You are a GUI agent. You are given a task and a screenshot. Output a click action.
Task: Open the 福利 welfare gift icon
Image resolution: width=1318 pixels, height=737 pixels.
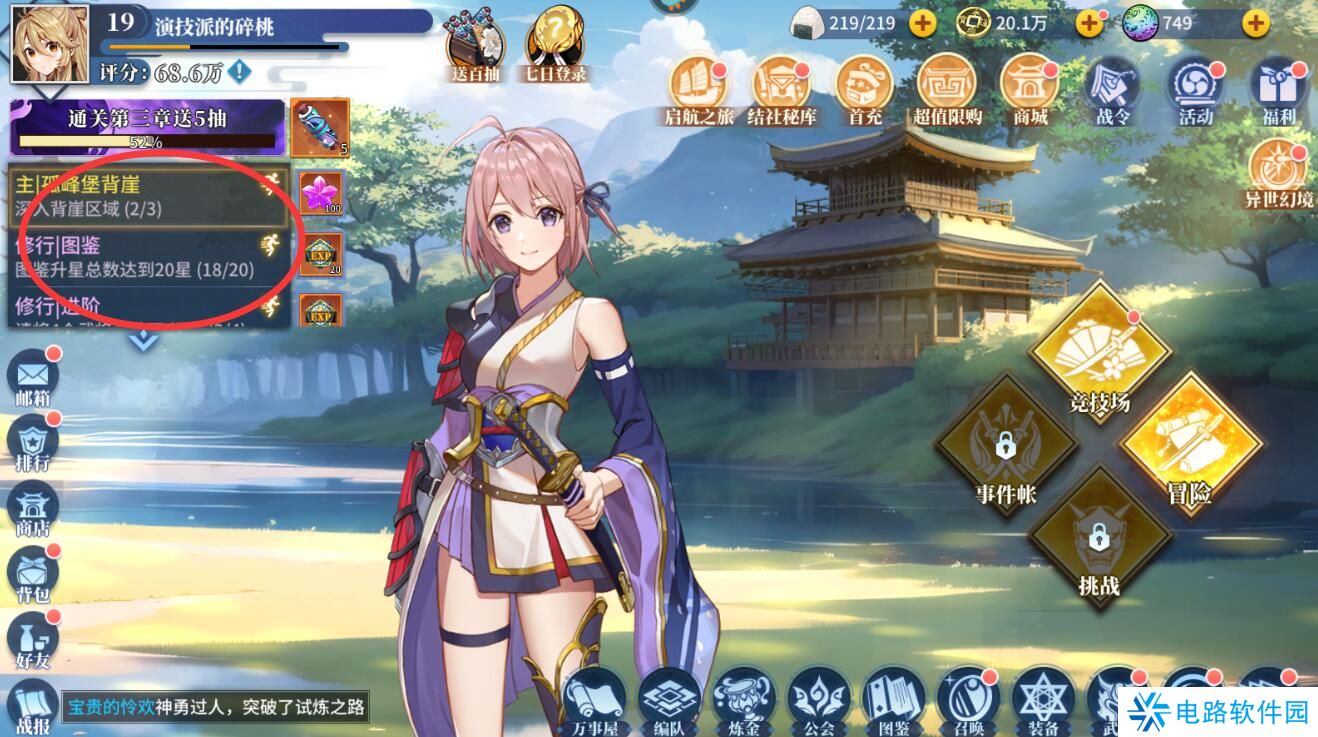[x=1278, y=90]
